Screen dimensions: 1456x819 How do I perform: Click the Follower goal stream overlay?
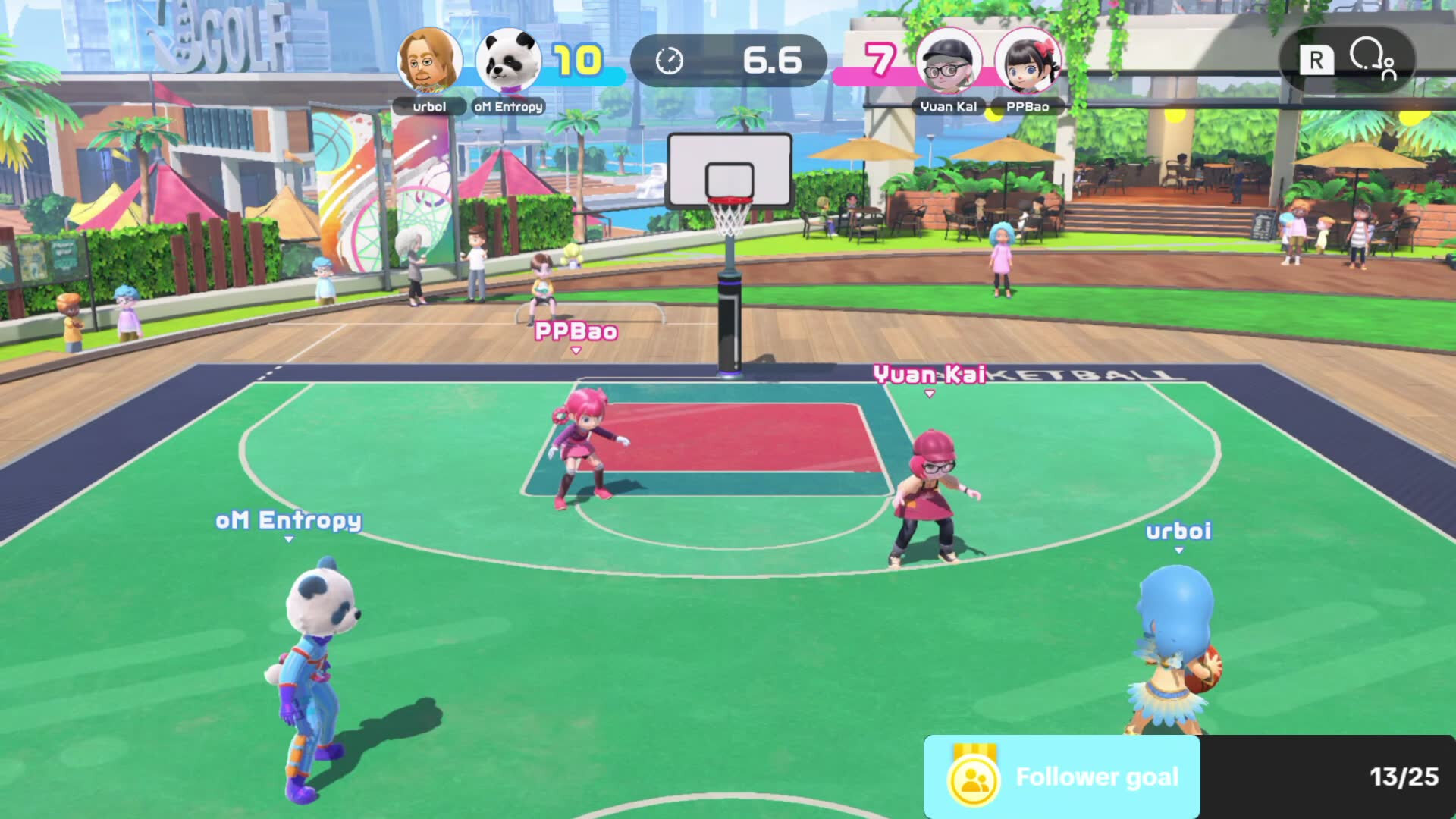click(1062, 777)
